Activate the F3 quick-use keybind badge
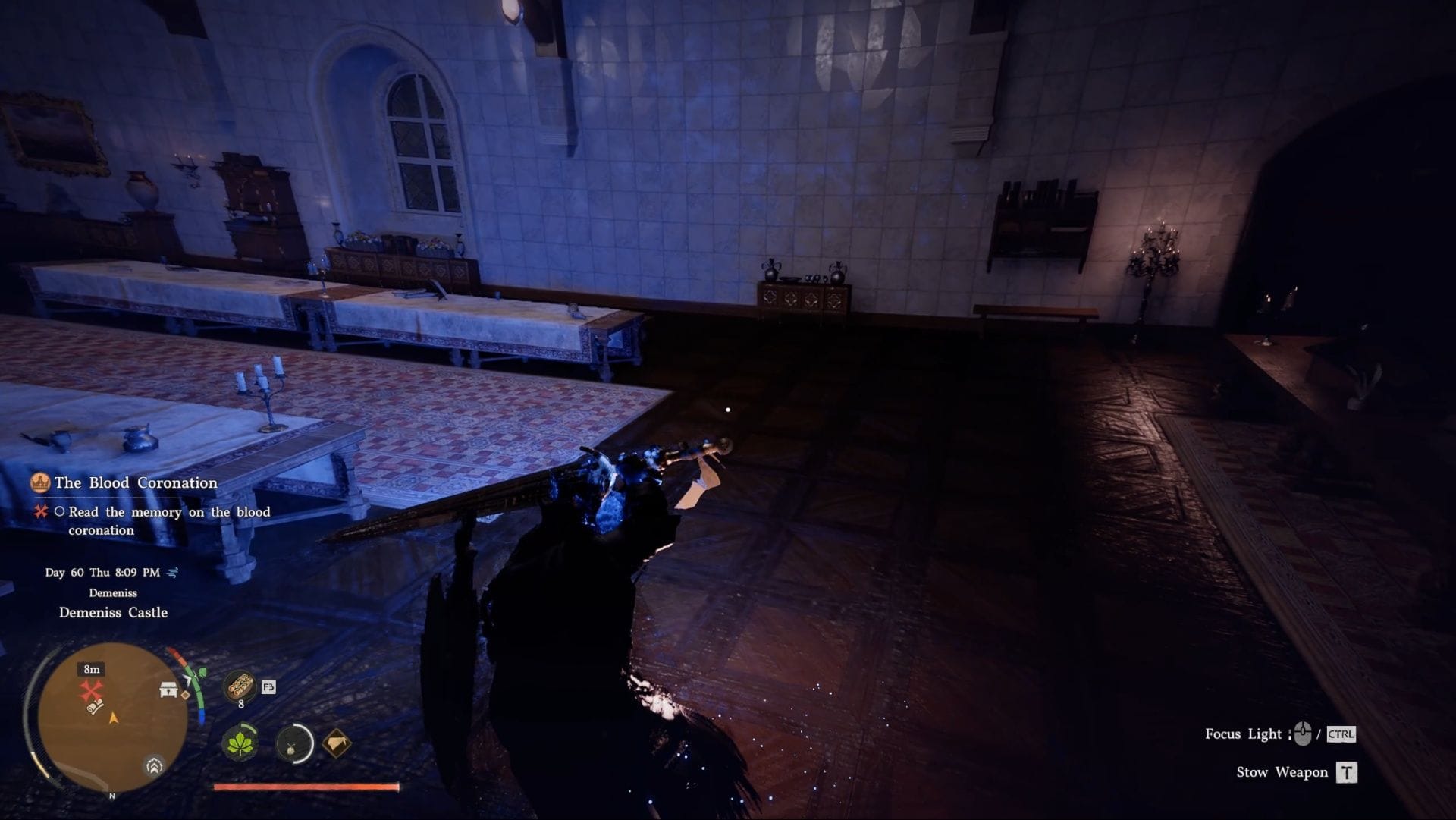 268,686
